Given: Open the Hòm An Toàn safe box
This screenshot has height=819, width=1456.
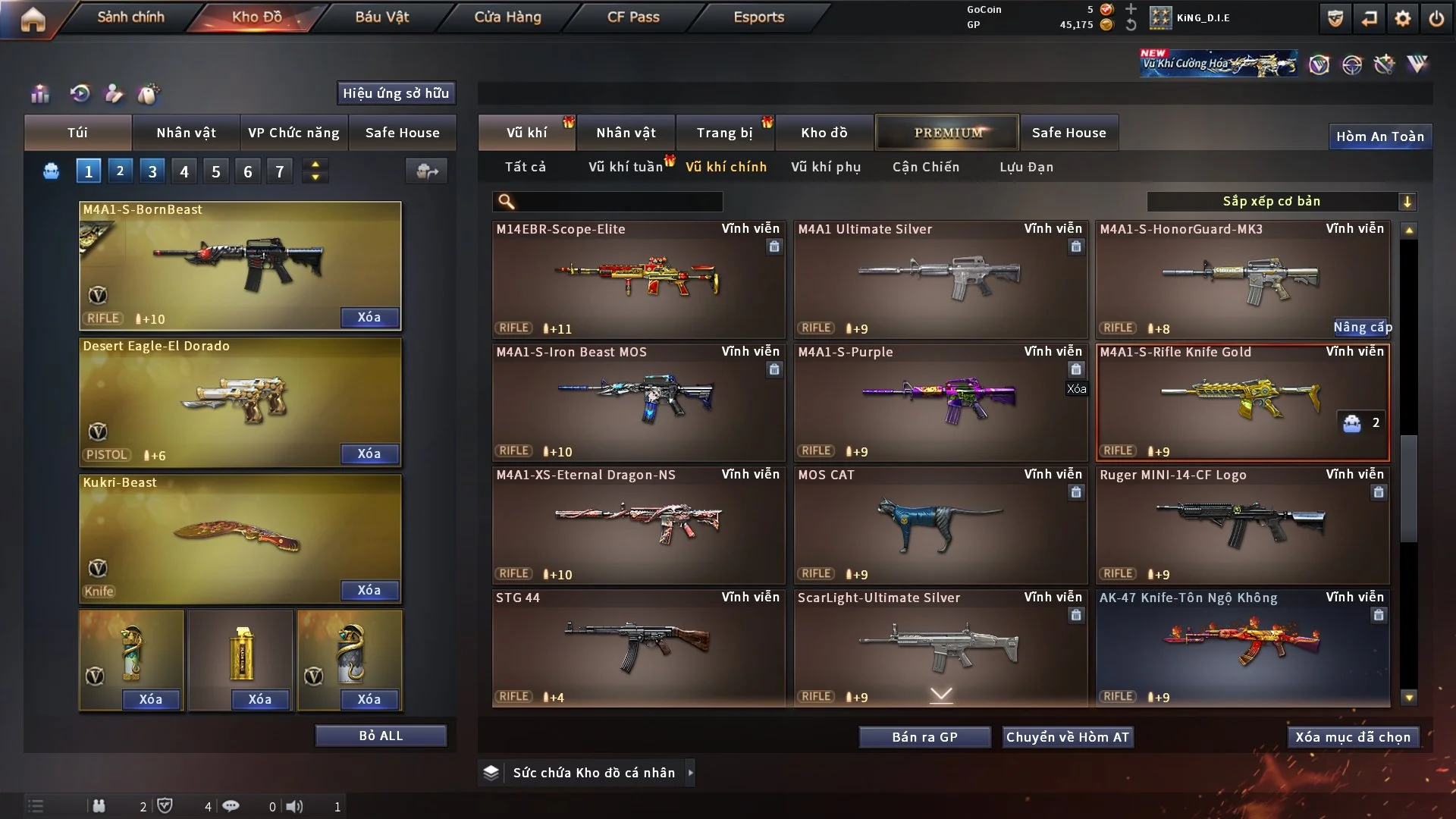Looking at the screenshot, I should tap(1379, 136).
